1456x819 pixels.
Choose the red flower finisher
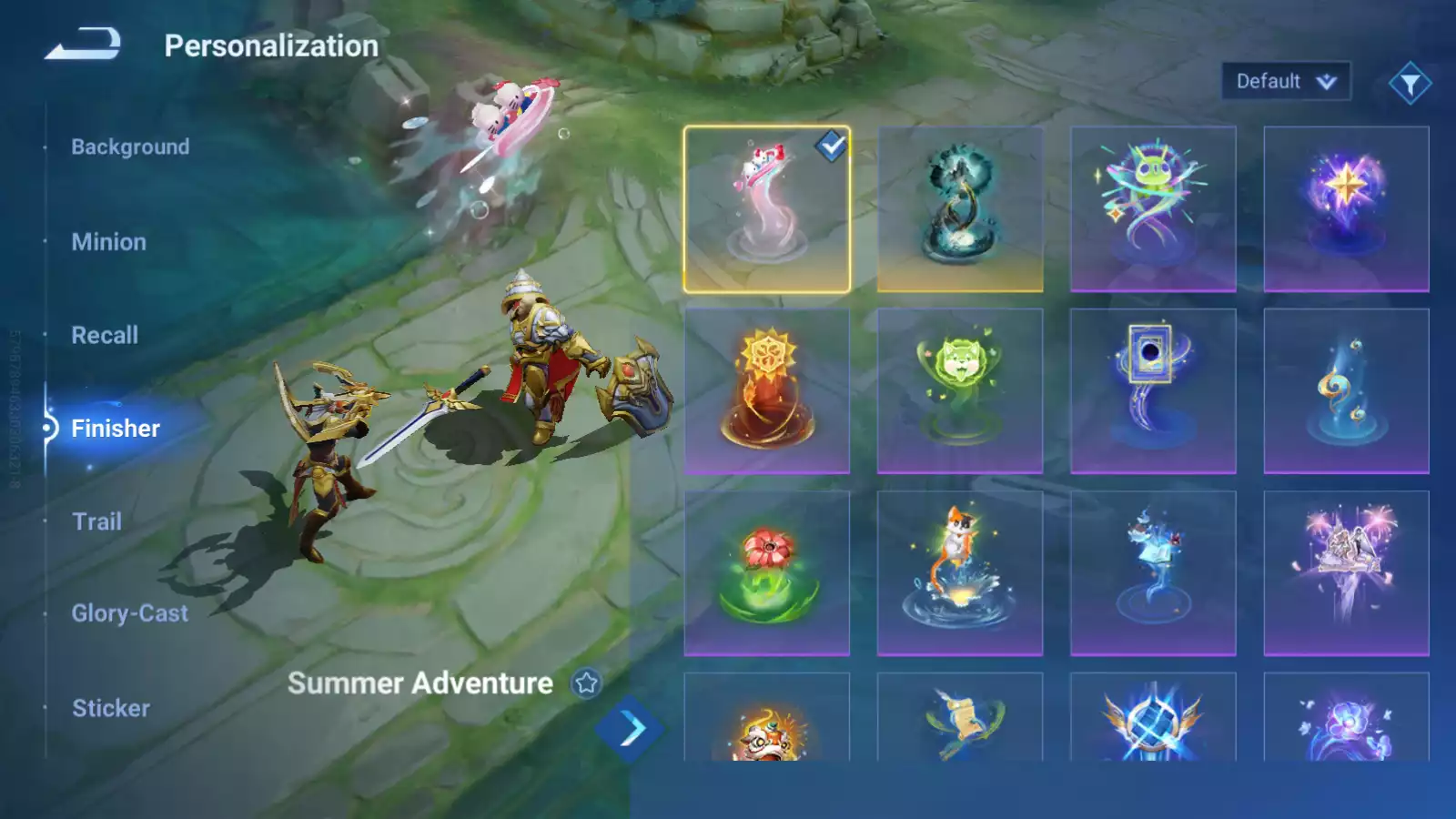point(766,573)
